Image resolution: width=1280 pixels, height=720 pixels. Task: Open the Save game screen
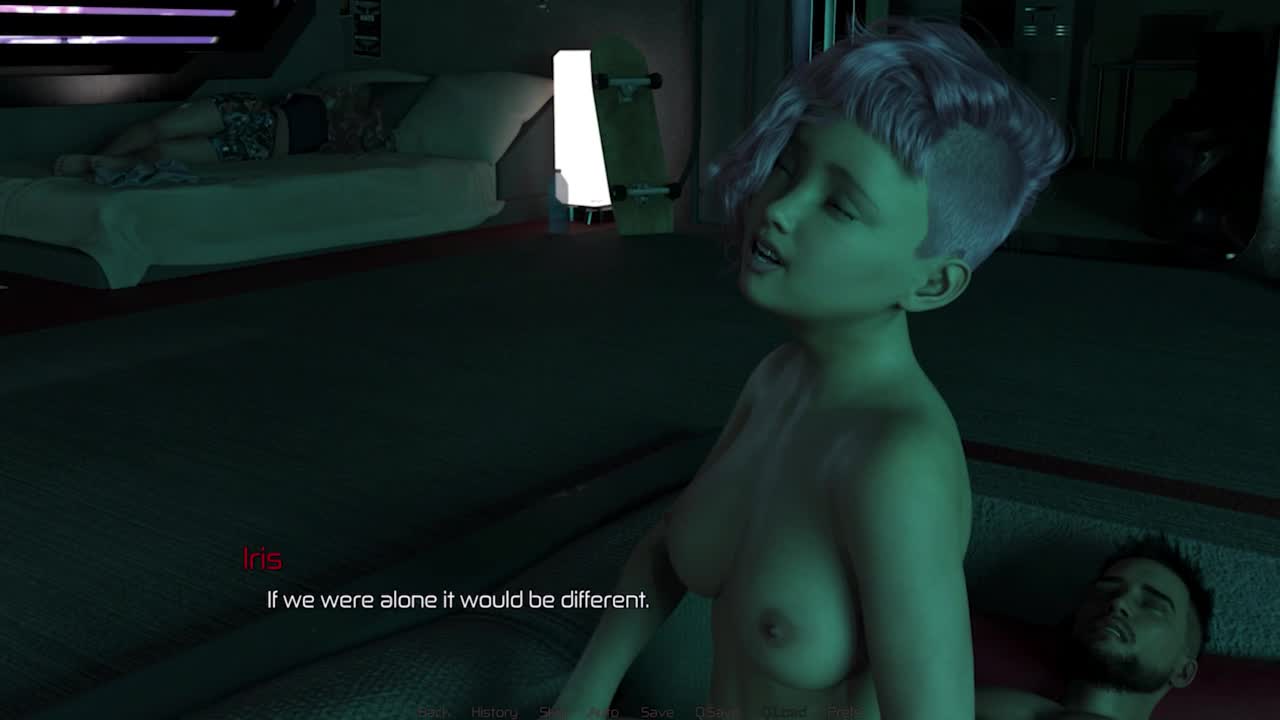657,712
